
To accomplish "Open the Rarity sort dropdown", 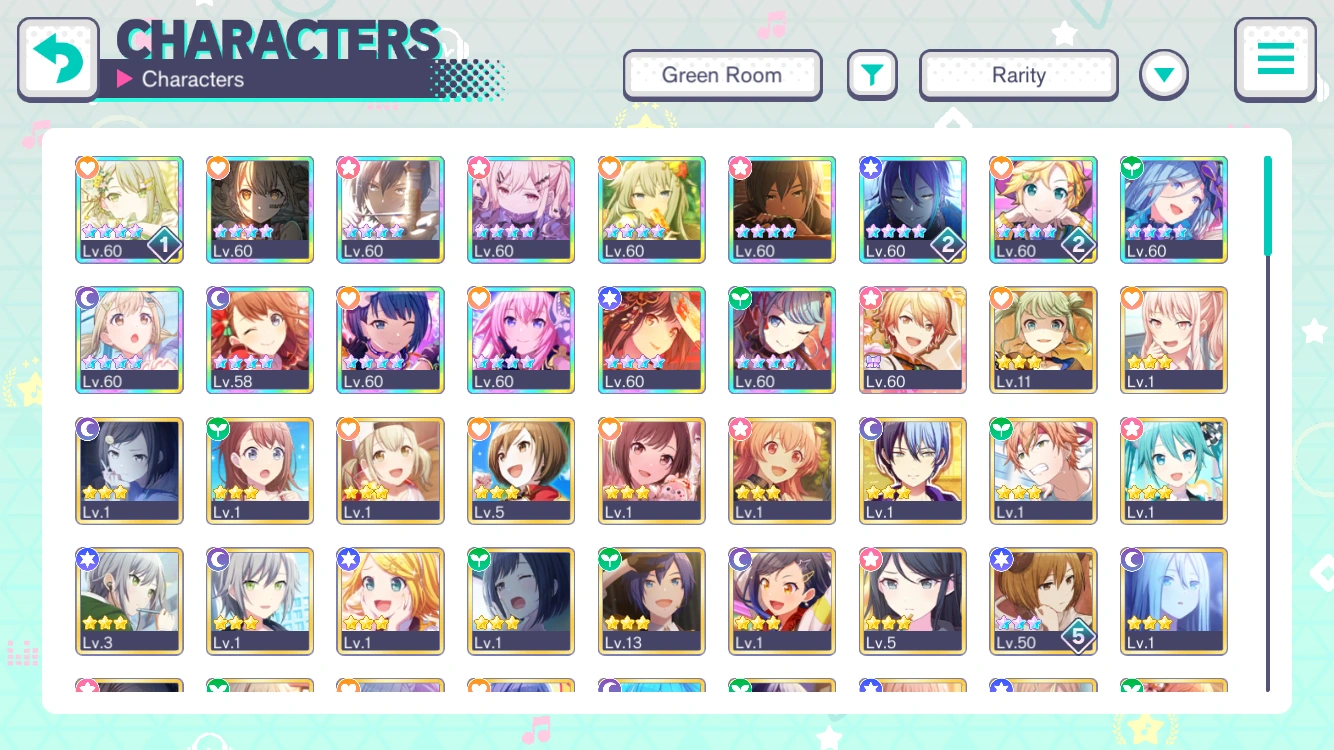I will (x=1018, y=75).
